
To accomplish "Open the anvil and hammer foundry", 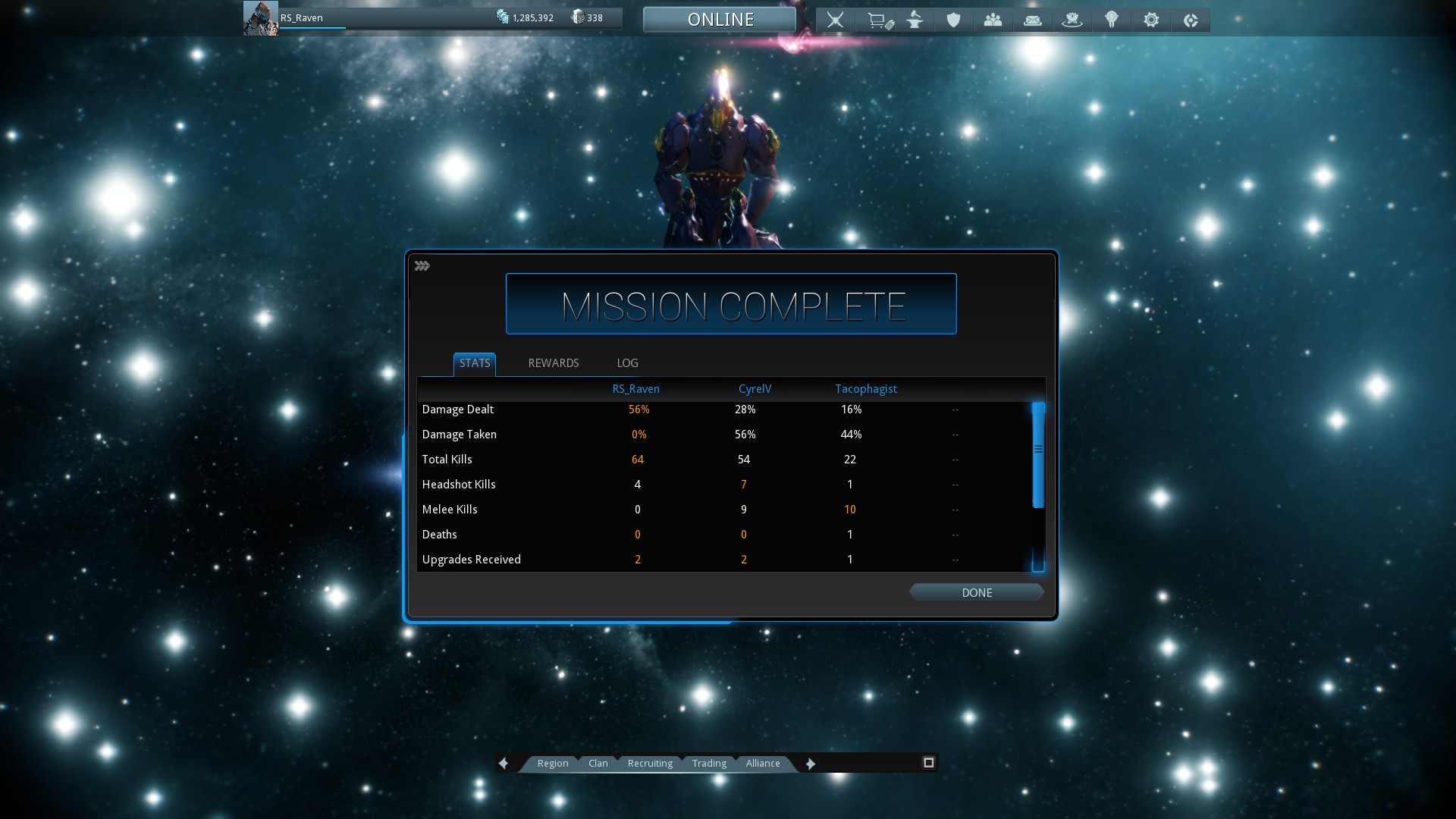I will point(915,20).
